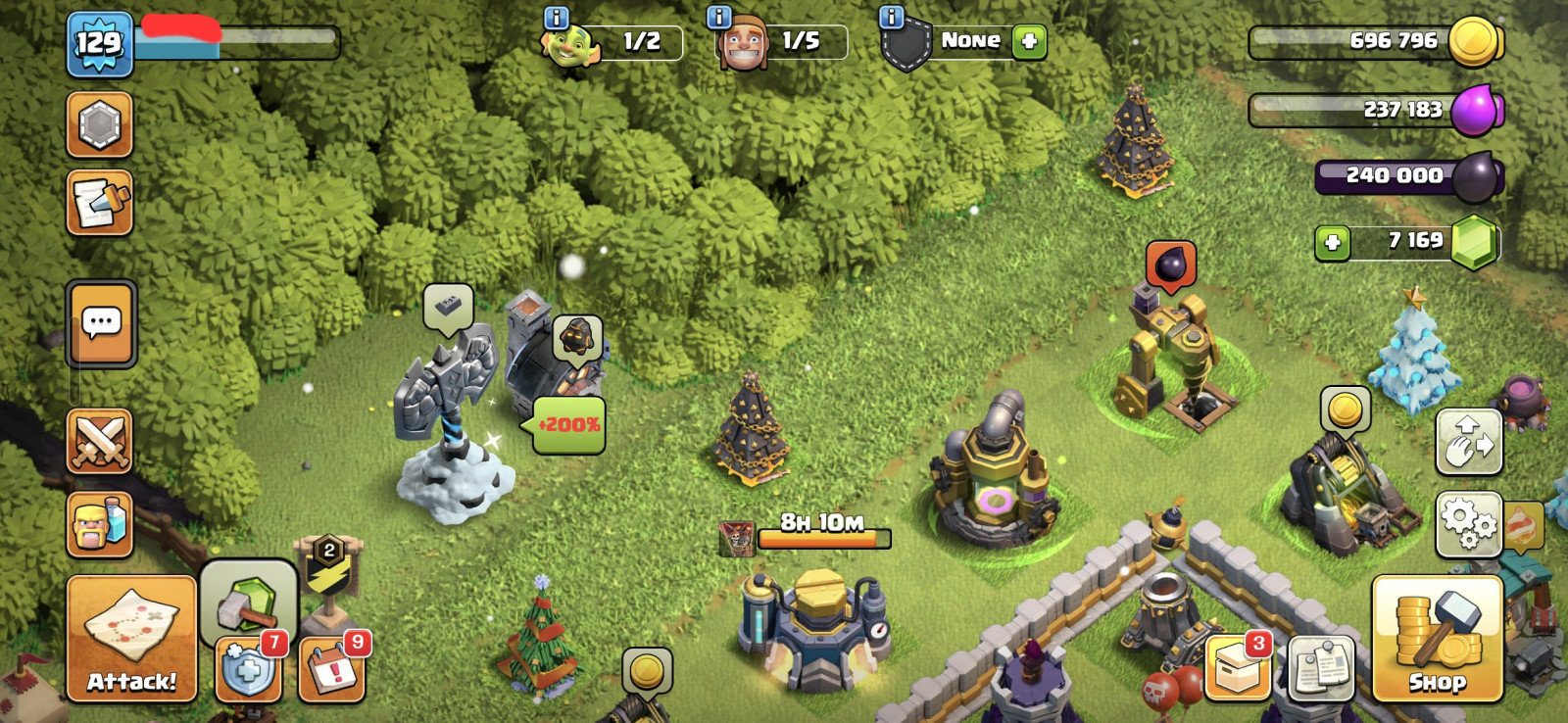
Task: Tap the player level 129 badge
Action: (x=99, y=44)
